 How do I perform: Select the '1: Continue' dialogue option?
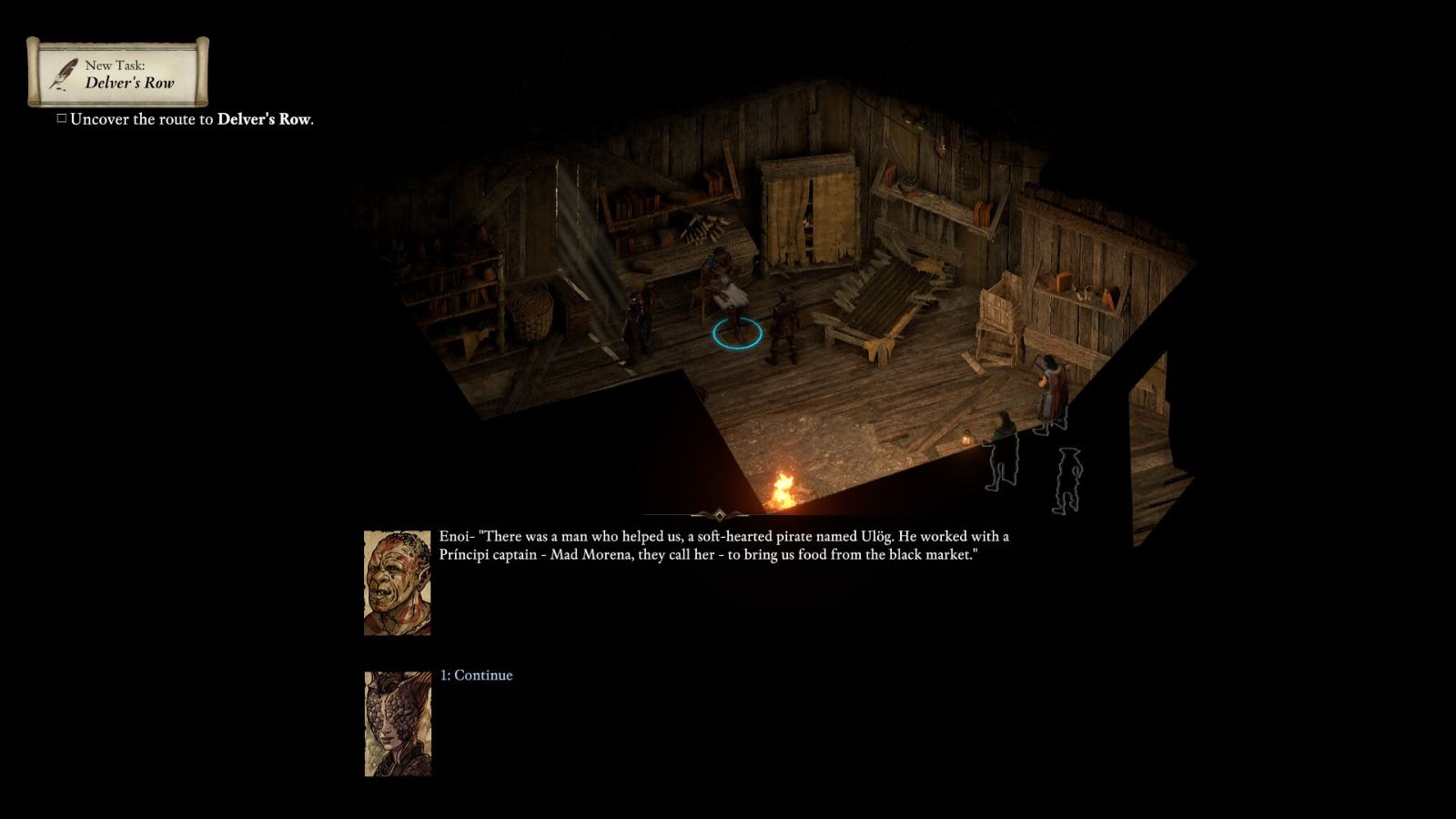(x=476, y=675)
